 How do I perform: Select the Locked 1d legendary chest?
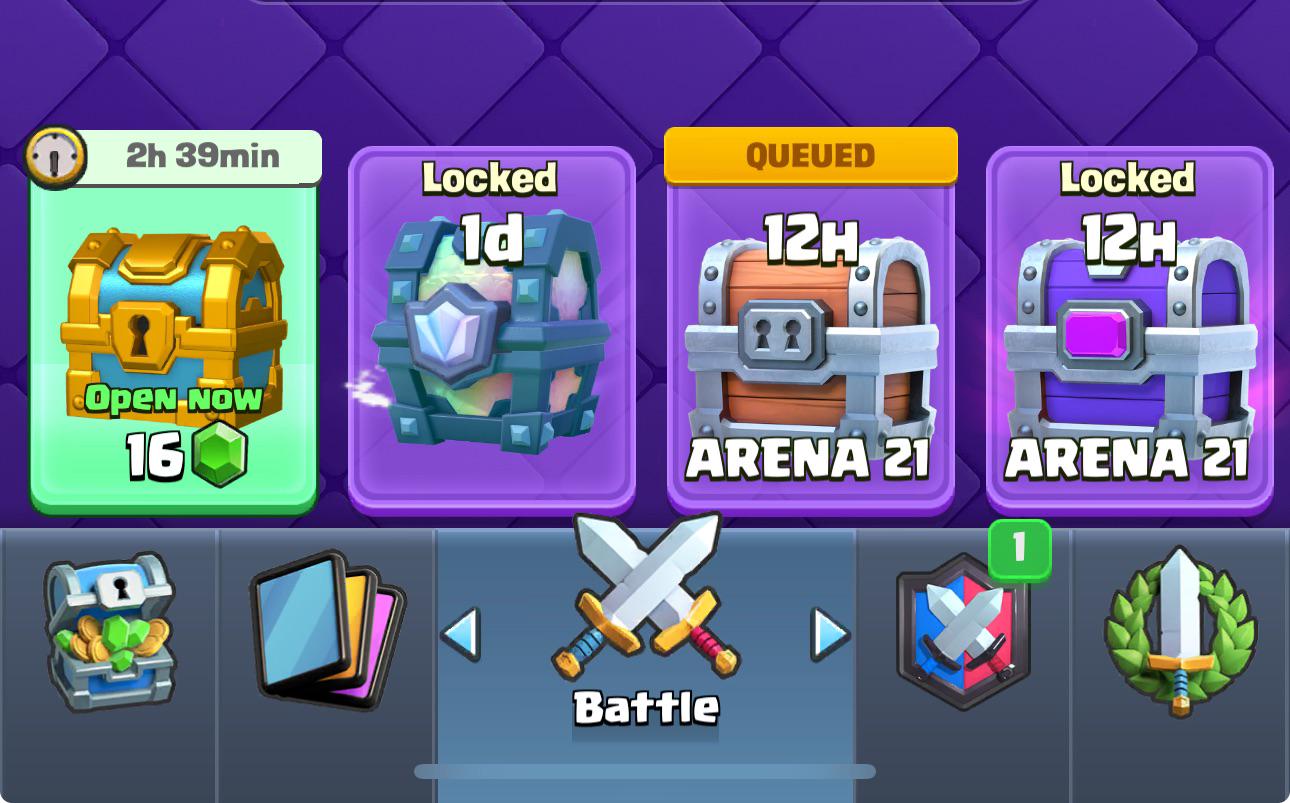click(x=490, y=330)
